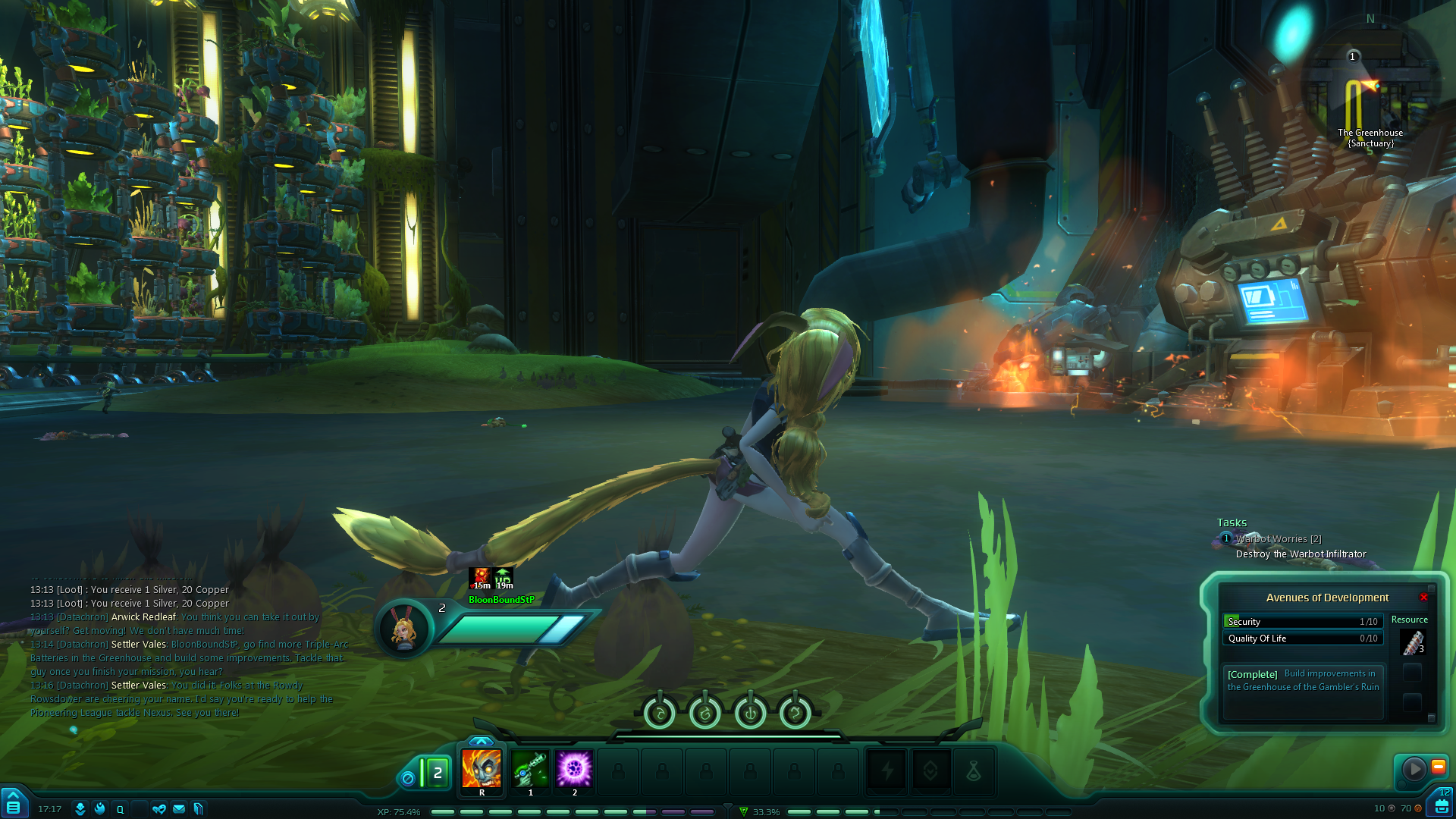Use the green pistol ability in slot 1
The width and height of the screenshot is (1456, 819).
tap(530, 769)
